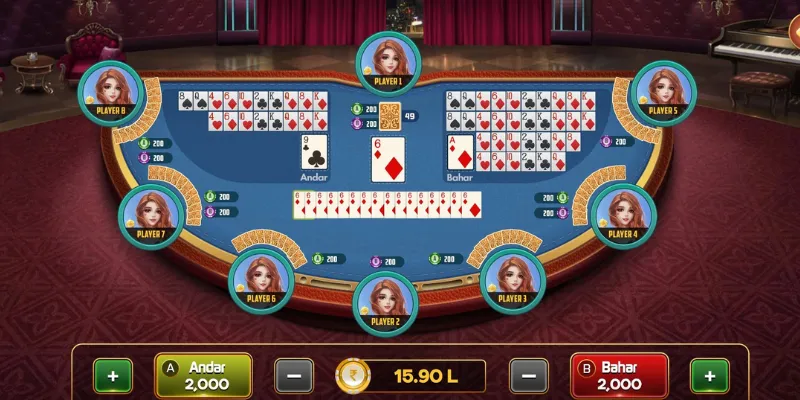Click the green plus beside Andar
800x400 pixels.
point(112,376)
